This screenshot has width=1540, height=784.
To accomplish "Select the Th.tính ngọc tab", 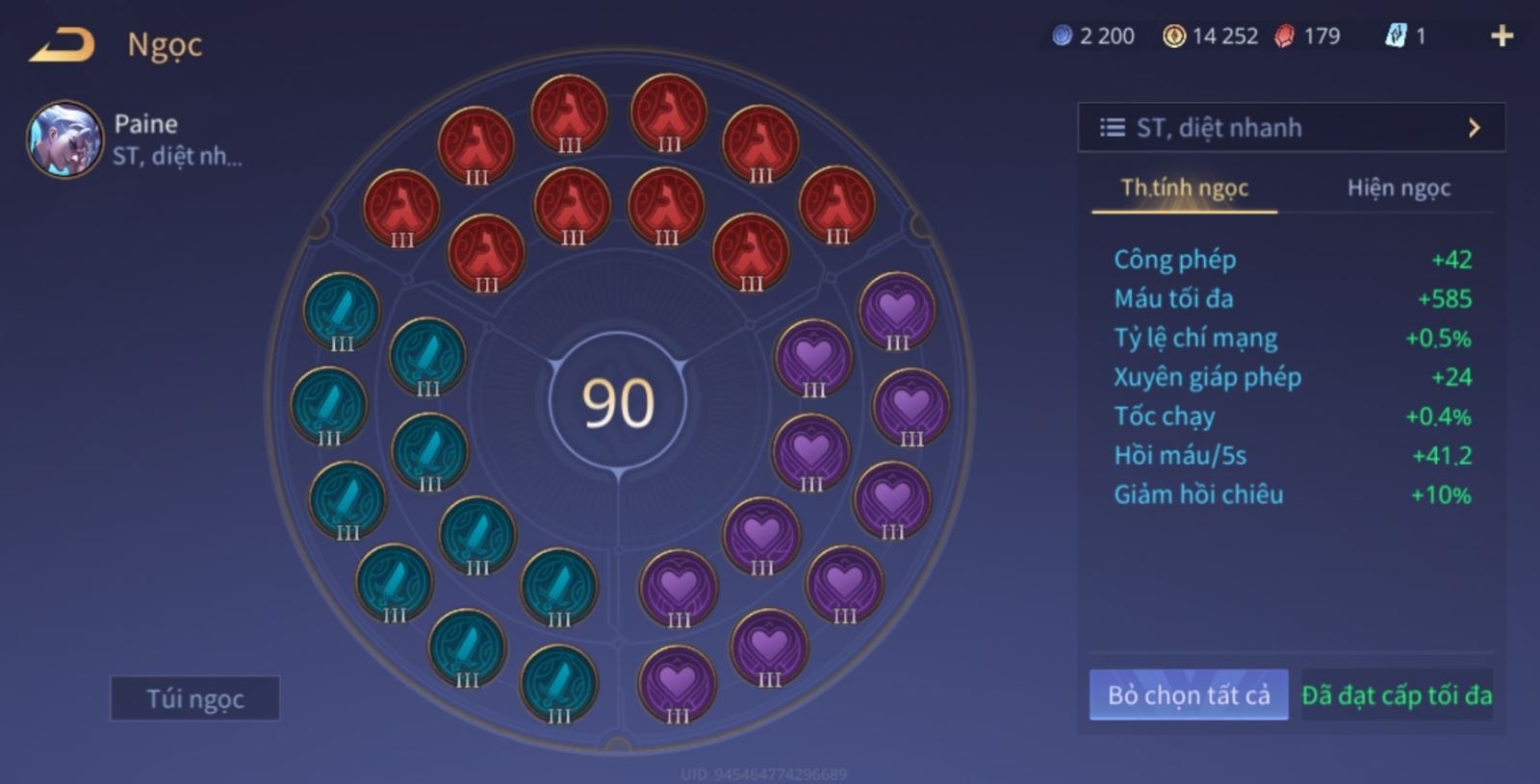I will tap(1184, 188).
